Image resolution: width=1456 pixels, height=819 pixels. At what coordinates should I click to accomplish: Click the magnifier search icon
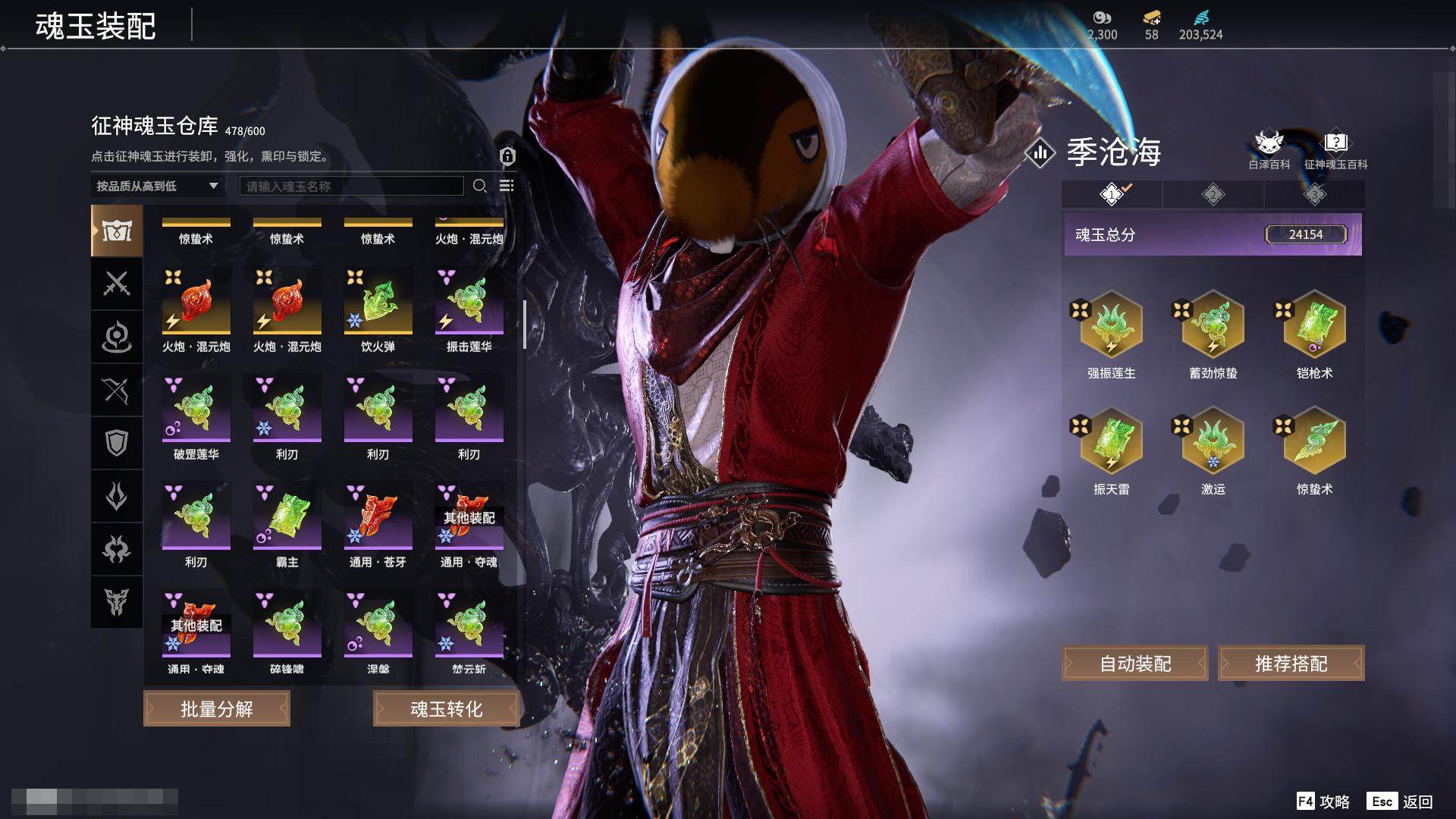479,186
